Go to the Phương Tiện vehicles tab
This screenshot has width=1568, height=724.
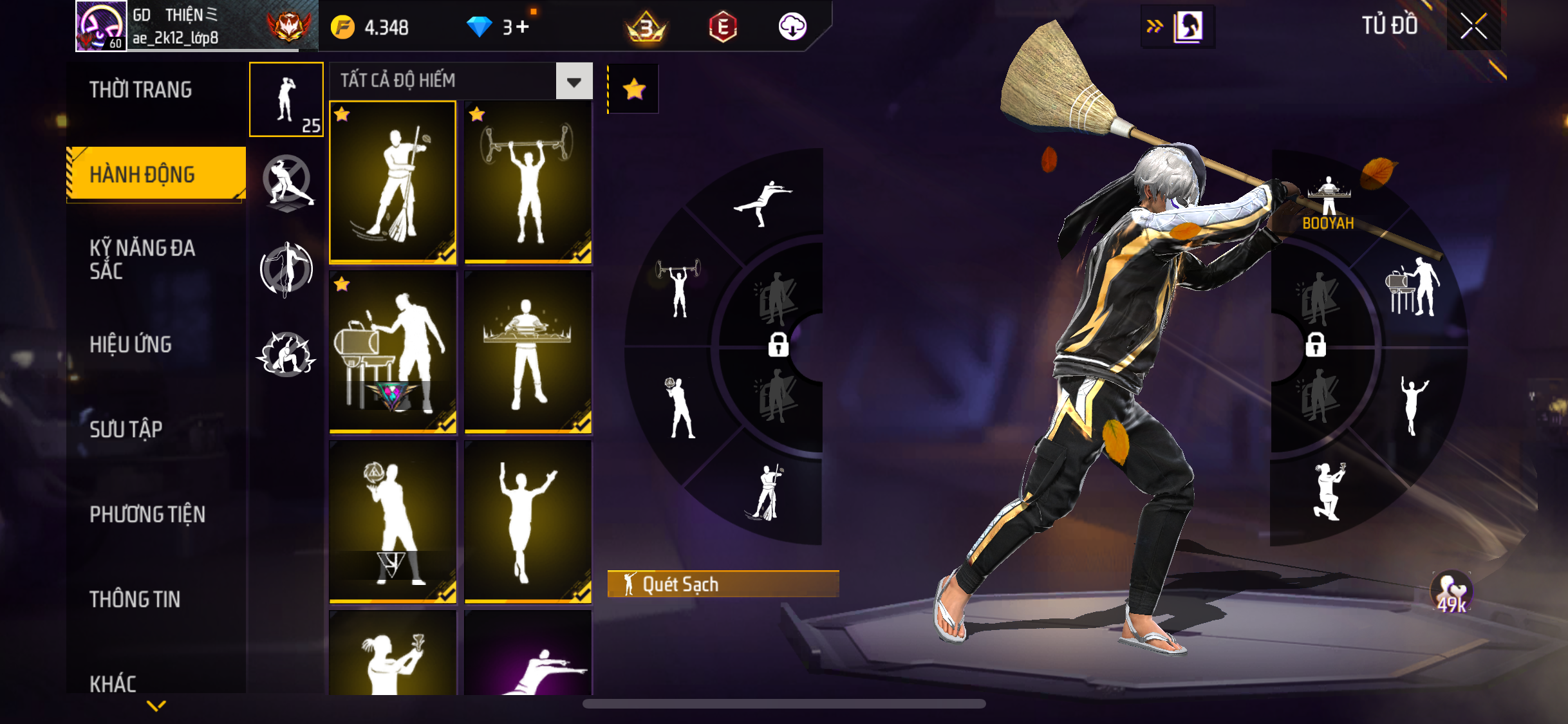[x=147, y=514]
